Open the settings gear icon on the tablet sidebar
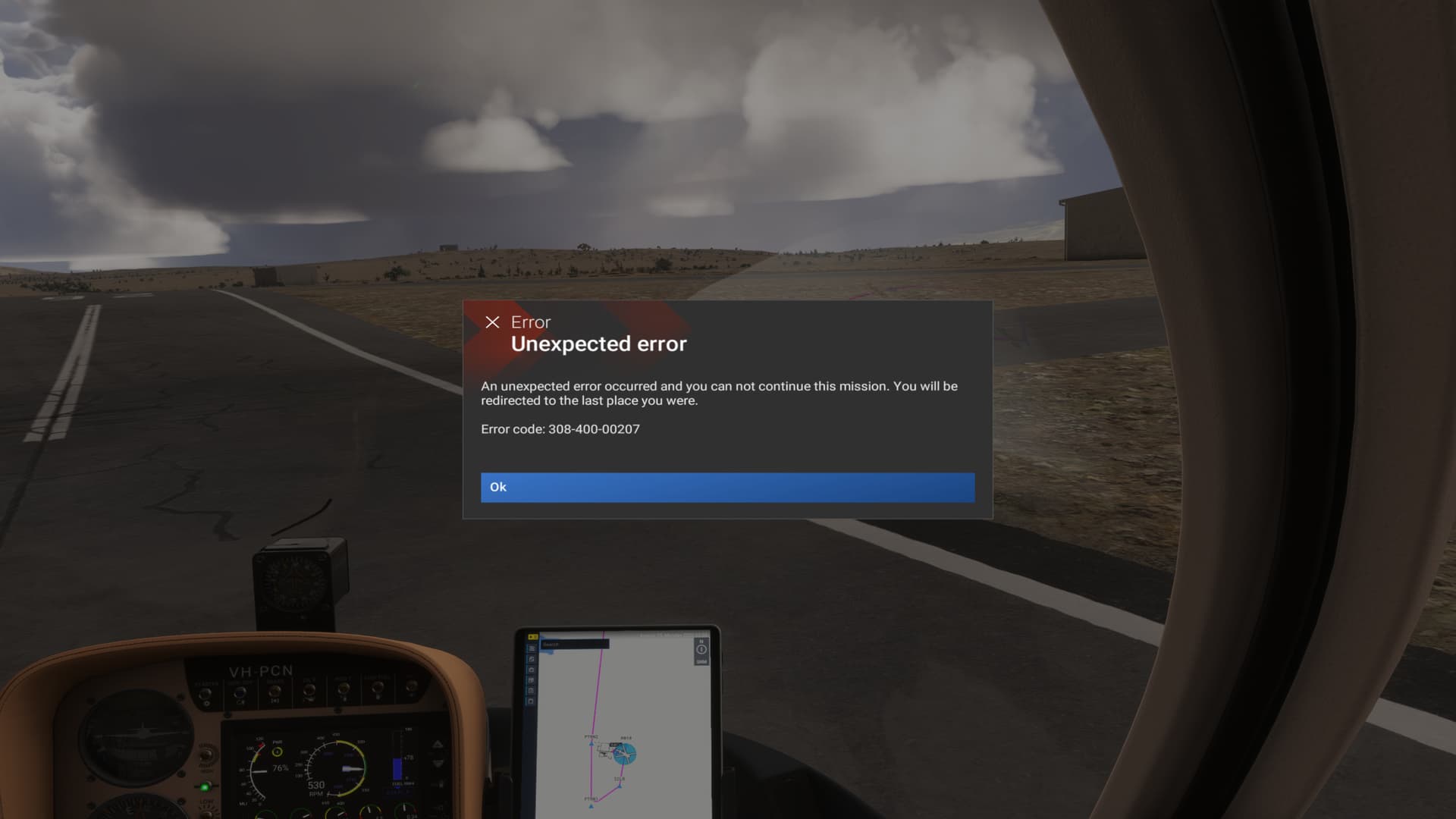The image size is (1456, 819). (x=532, y=670)
